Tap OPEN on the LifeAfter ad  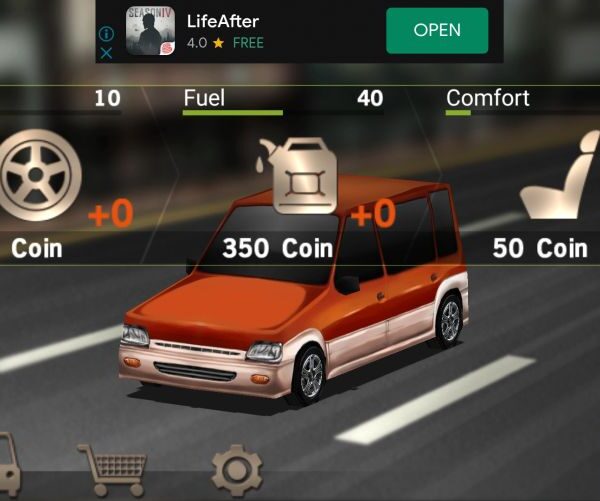(437, 30)
